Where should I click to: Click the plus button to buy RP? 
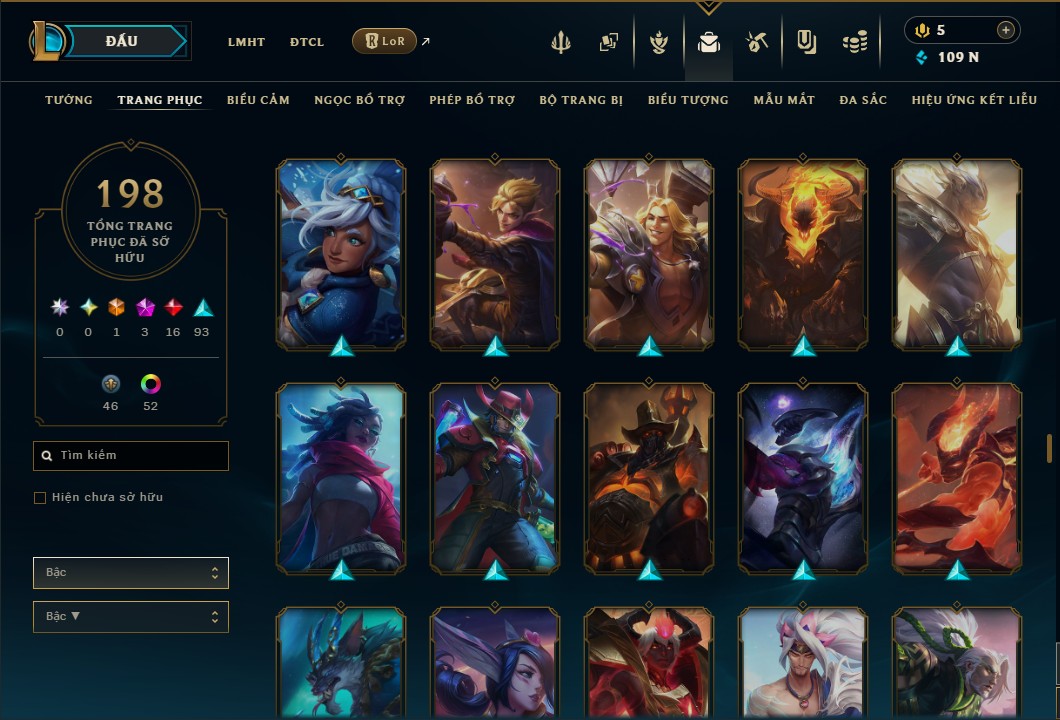[1005, 30]
